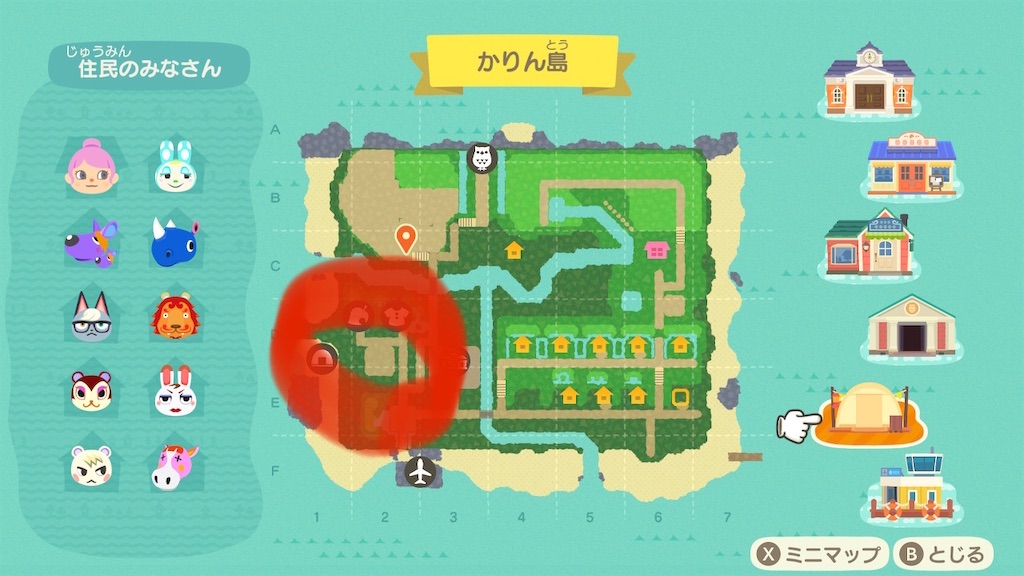Viewport: 1024px width, 576px height.
Task: Choose the Resident Services clock tower building
Action: 869,80
